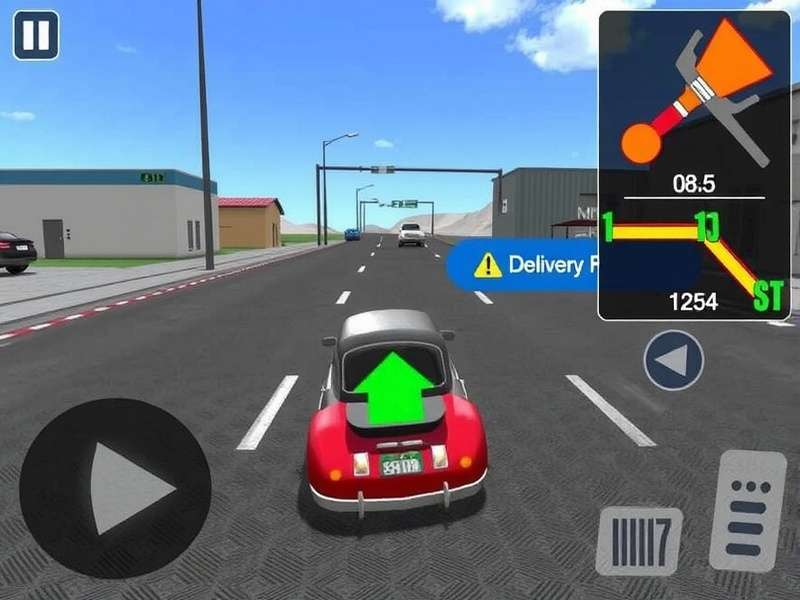Screen dimensions: 800x600
Task: Tap the small round left-arrow button
Action: (674, 360)
